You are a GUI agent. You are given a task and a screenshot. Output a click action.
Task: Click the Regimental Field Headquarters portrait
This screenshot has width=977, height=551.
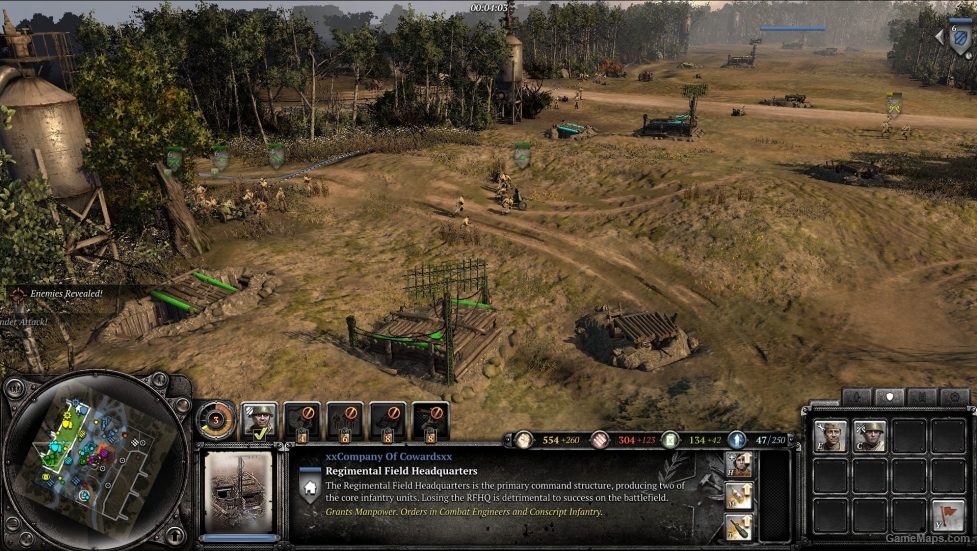click(x=239, y=491)
